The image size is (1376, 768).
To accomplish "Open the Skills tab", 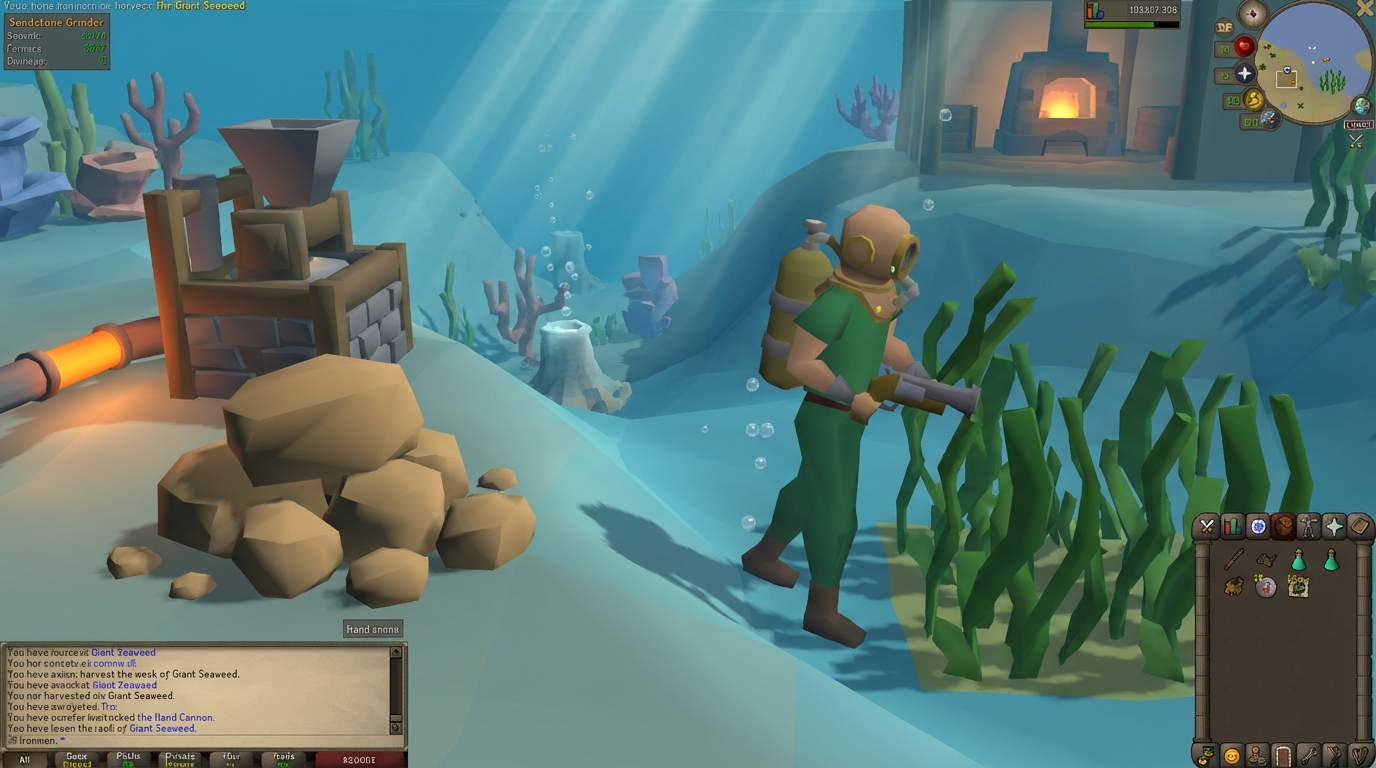I will click(1232, 526).
